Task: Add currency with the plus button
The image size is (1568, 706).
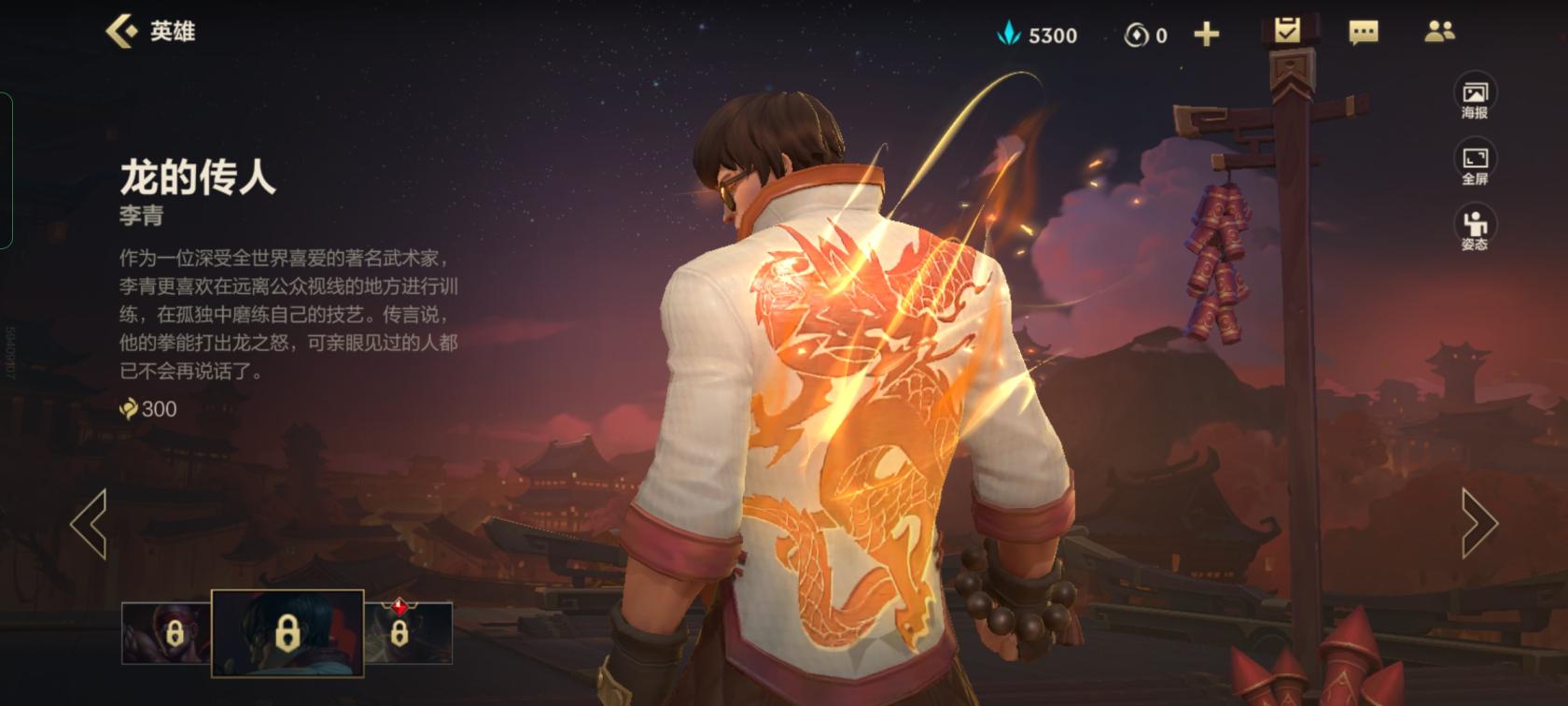Action: click(x=1206, y=35)
